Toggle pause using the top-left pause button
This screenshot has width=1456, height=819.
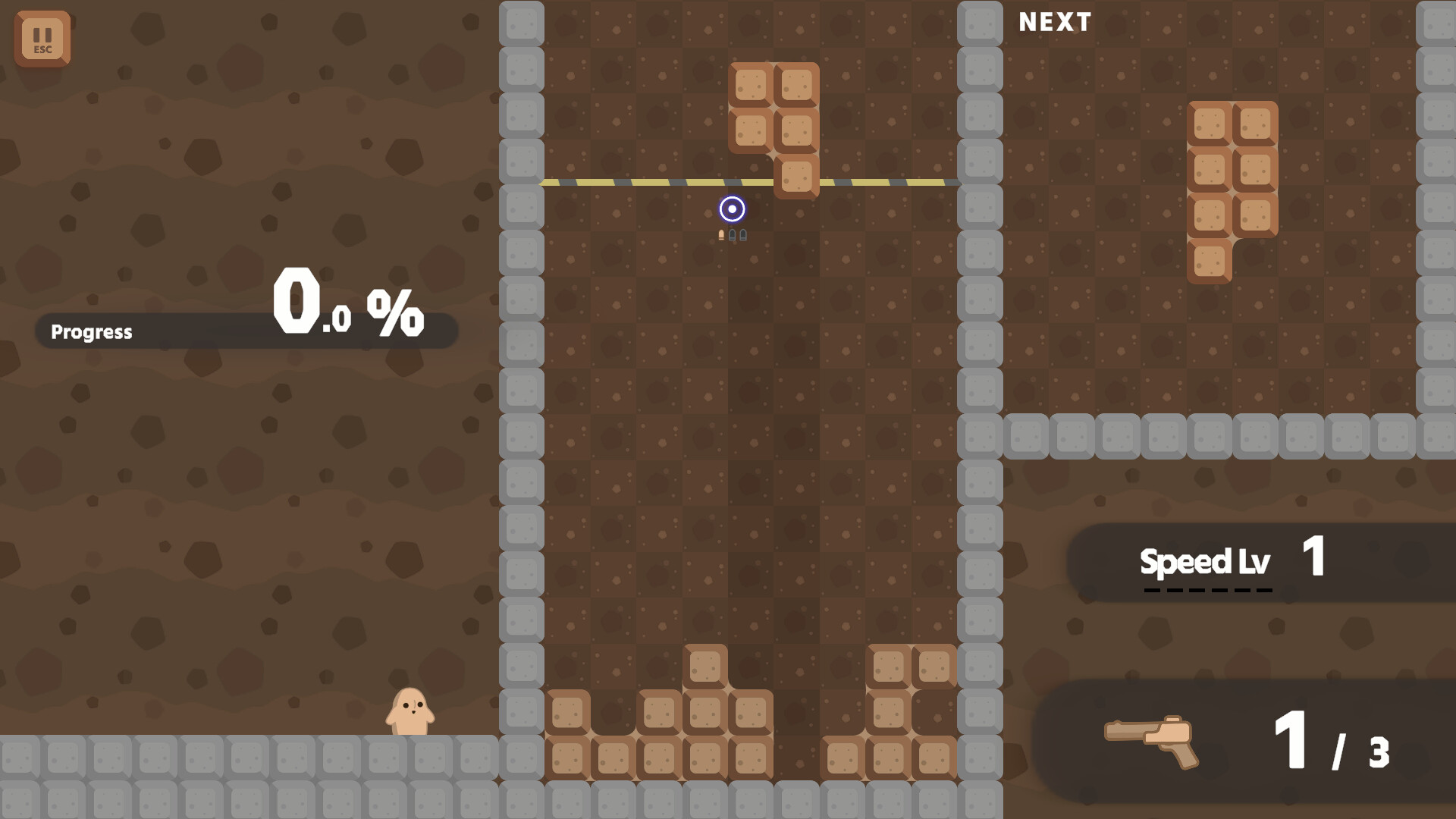click(x=42, y=39)
